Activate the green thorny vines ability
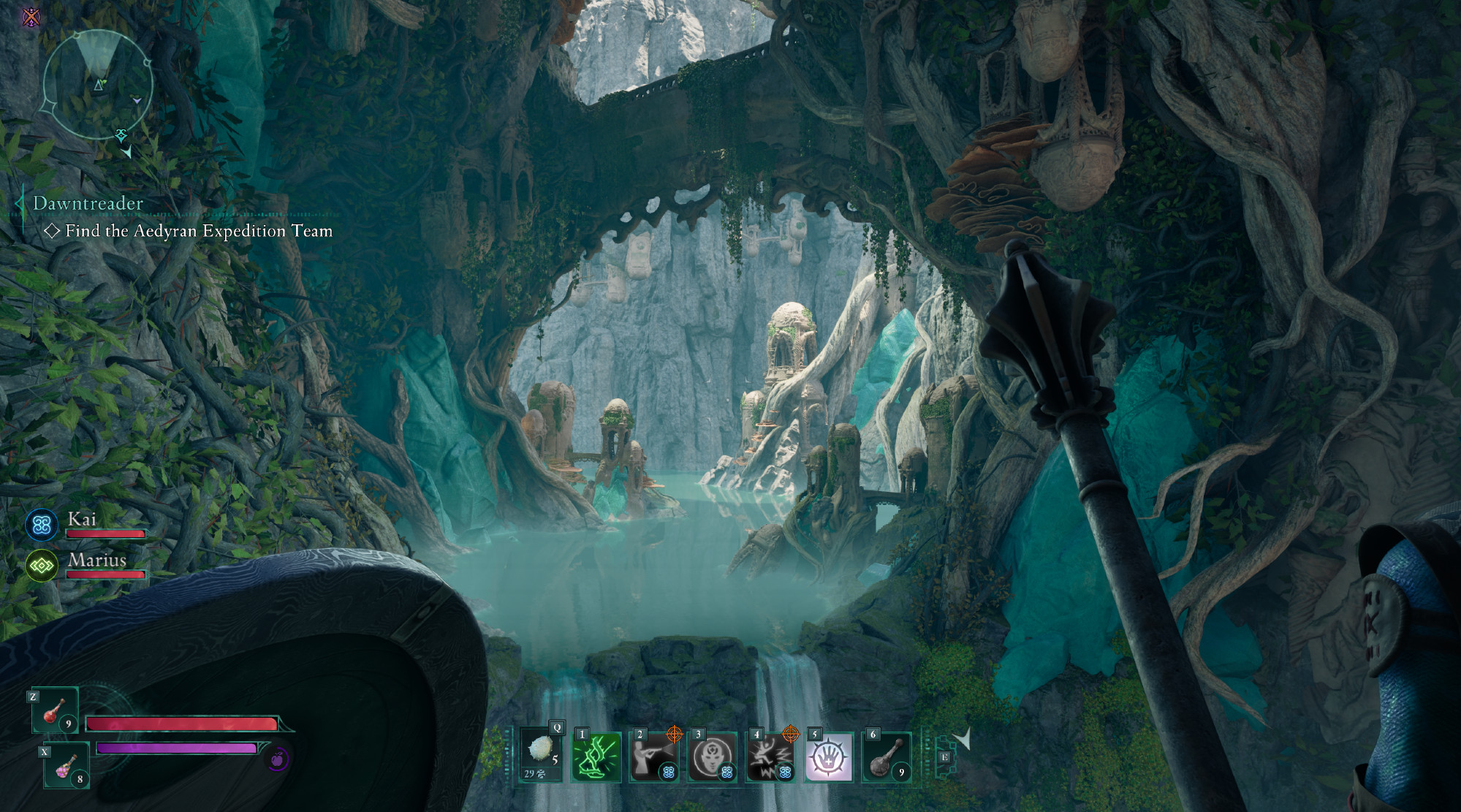This screenshot has height=812, width=1461. [596, 756]
